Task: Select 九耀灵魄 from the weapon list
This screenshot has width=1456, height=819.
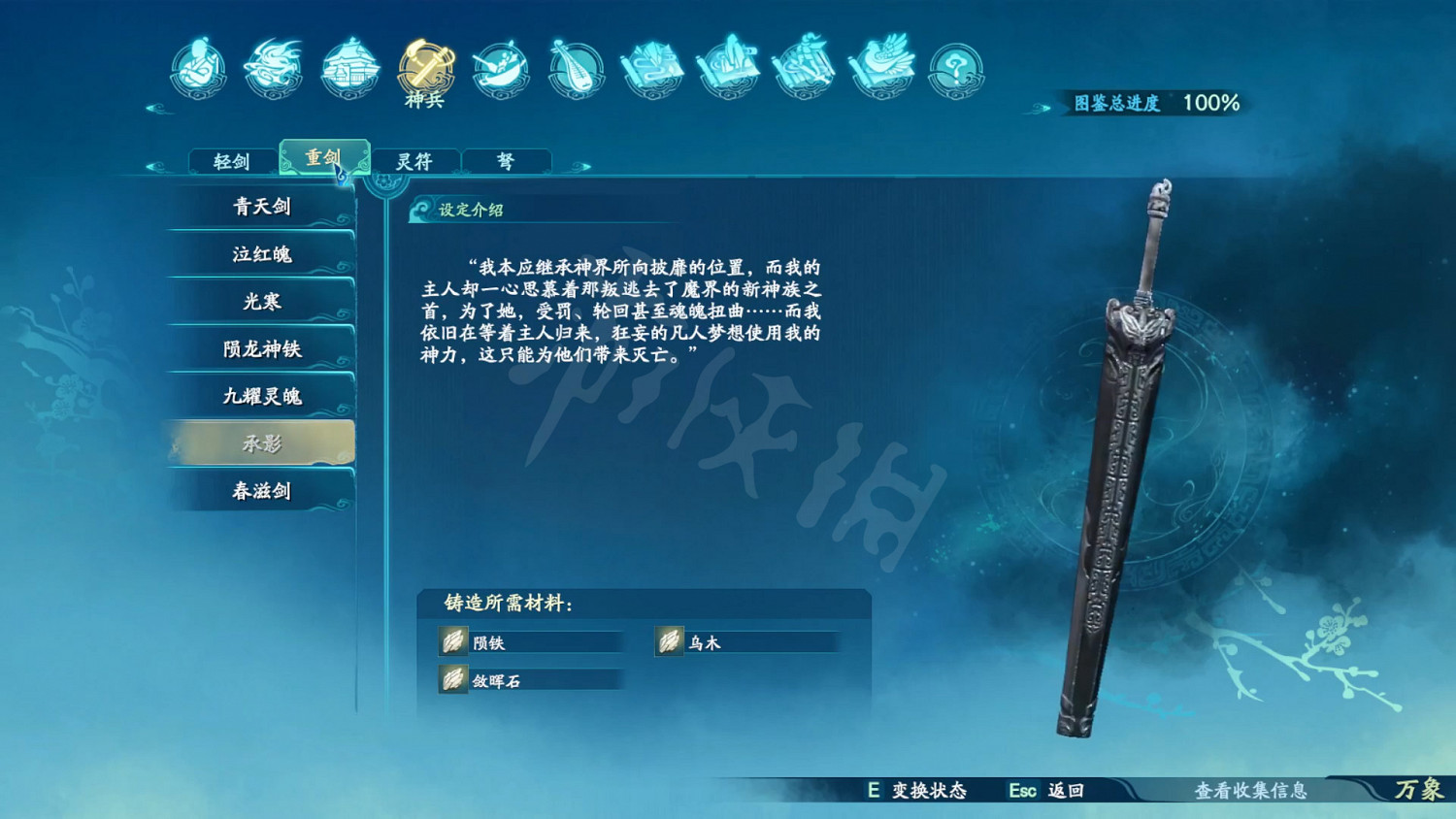Action: tap(262, 396)
